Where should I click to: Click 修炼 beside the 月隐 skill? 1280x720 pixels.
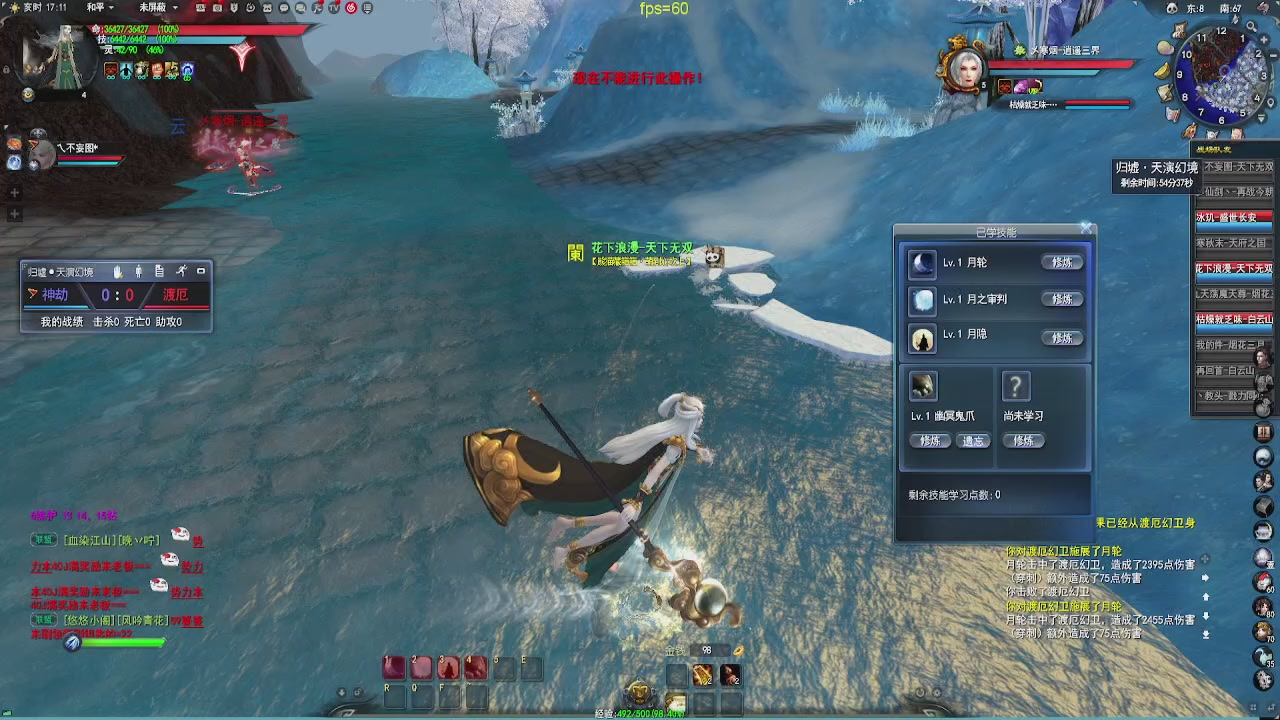click(x=1062, y=338)
